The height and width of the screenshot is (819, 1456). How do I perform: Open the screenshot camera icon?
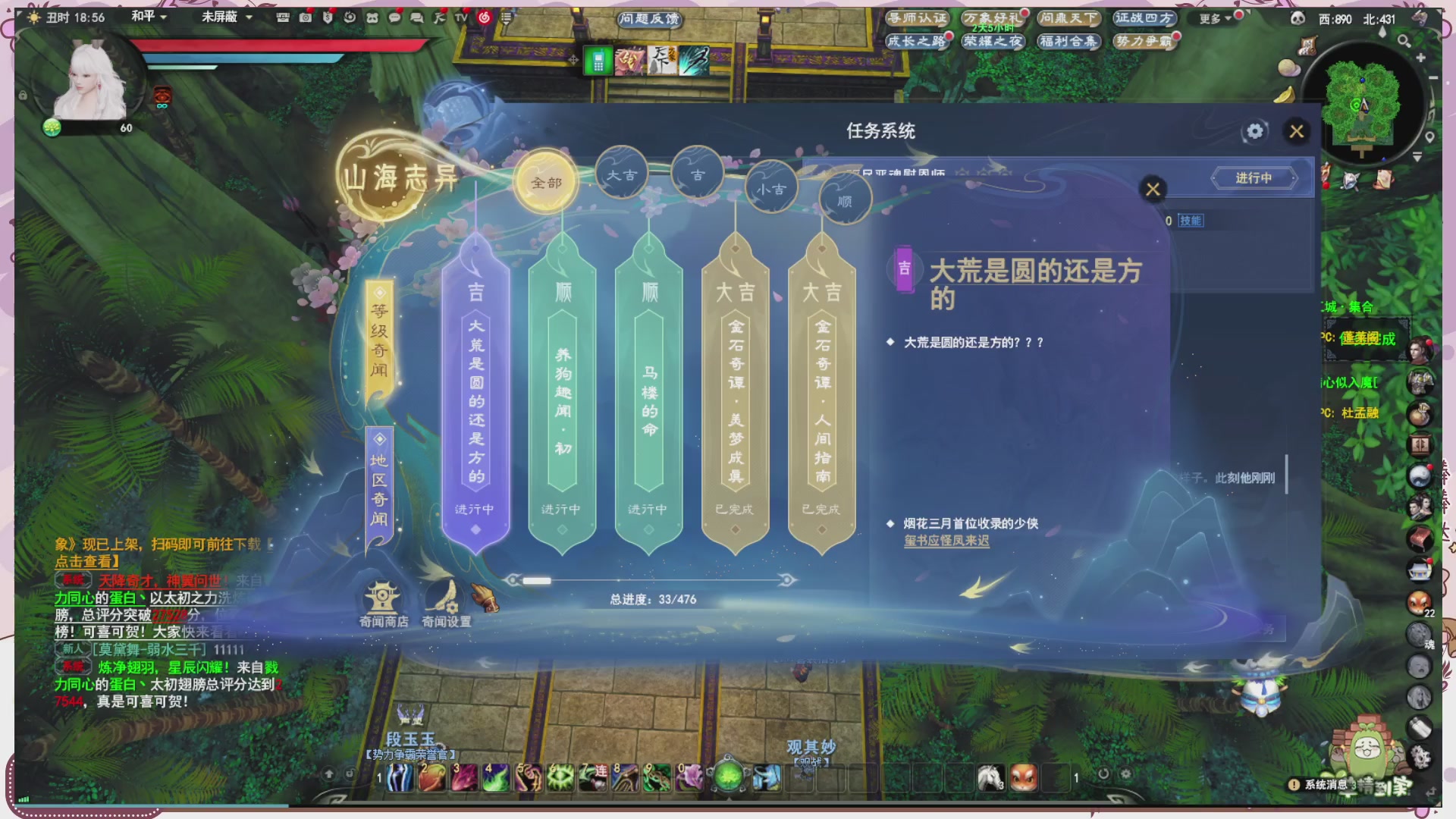(305, 16)
